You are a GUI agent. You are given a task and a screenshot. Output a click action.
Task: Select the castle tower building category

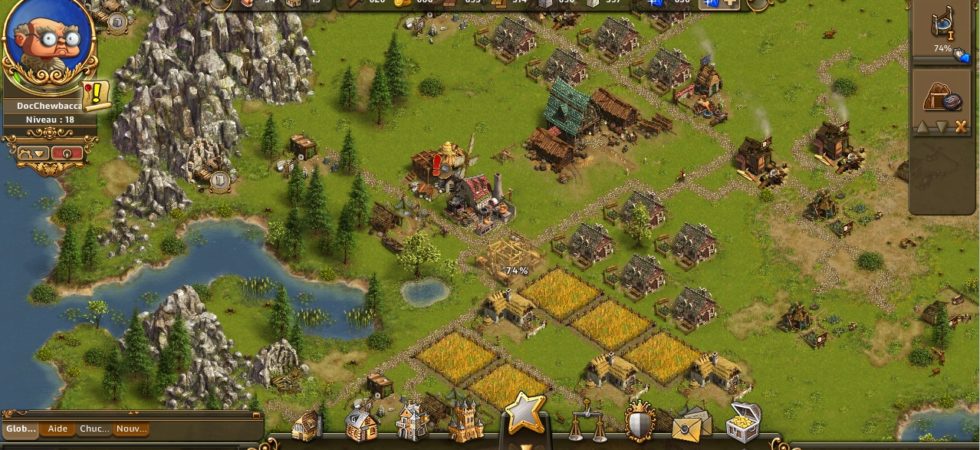click(465, 422)
